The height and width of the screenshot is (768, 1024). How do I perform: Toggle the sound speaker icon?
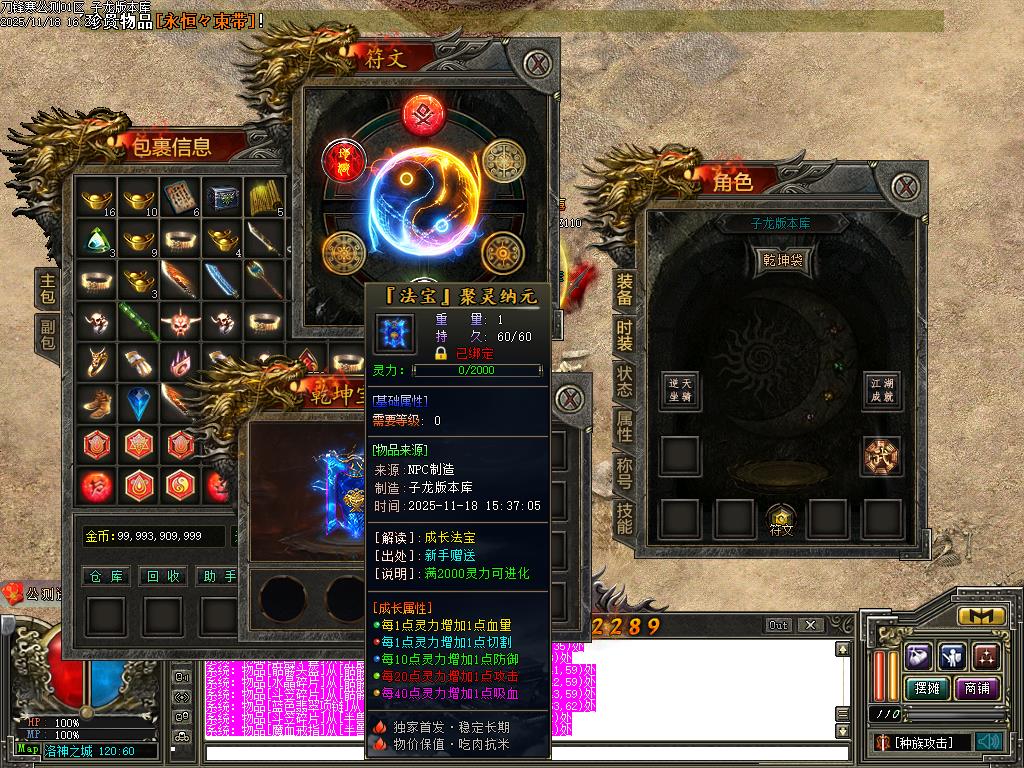(x=989, y=742)
